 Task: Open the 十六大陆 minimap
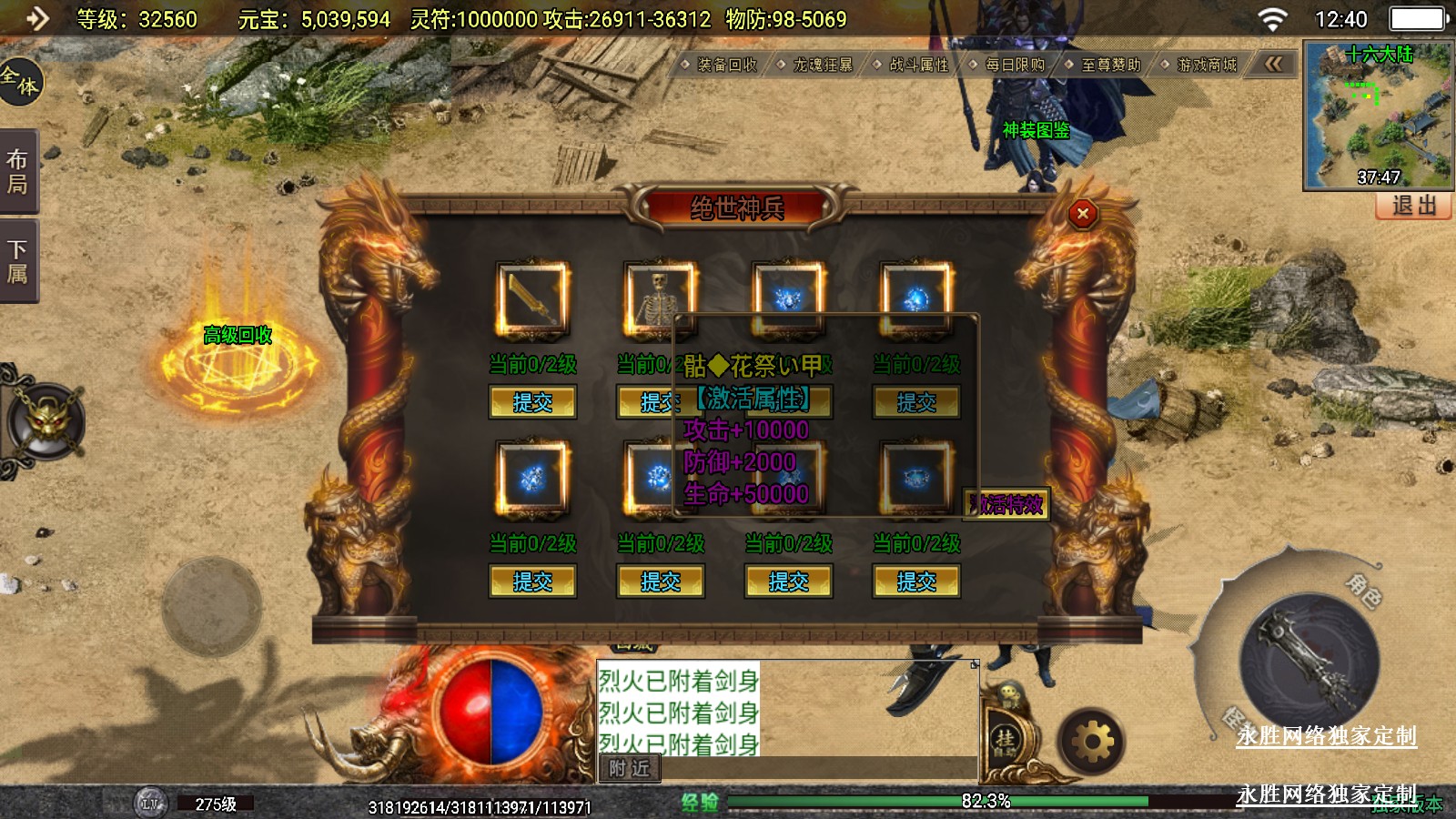(x=1378, y=115)
